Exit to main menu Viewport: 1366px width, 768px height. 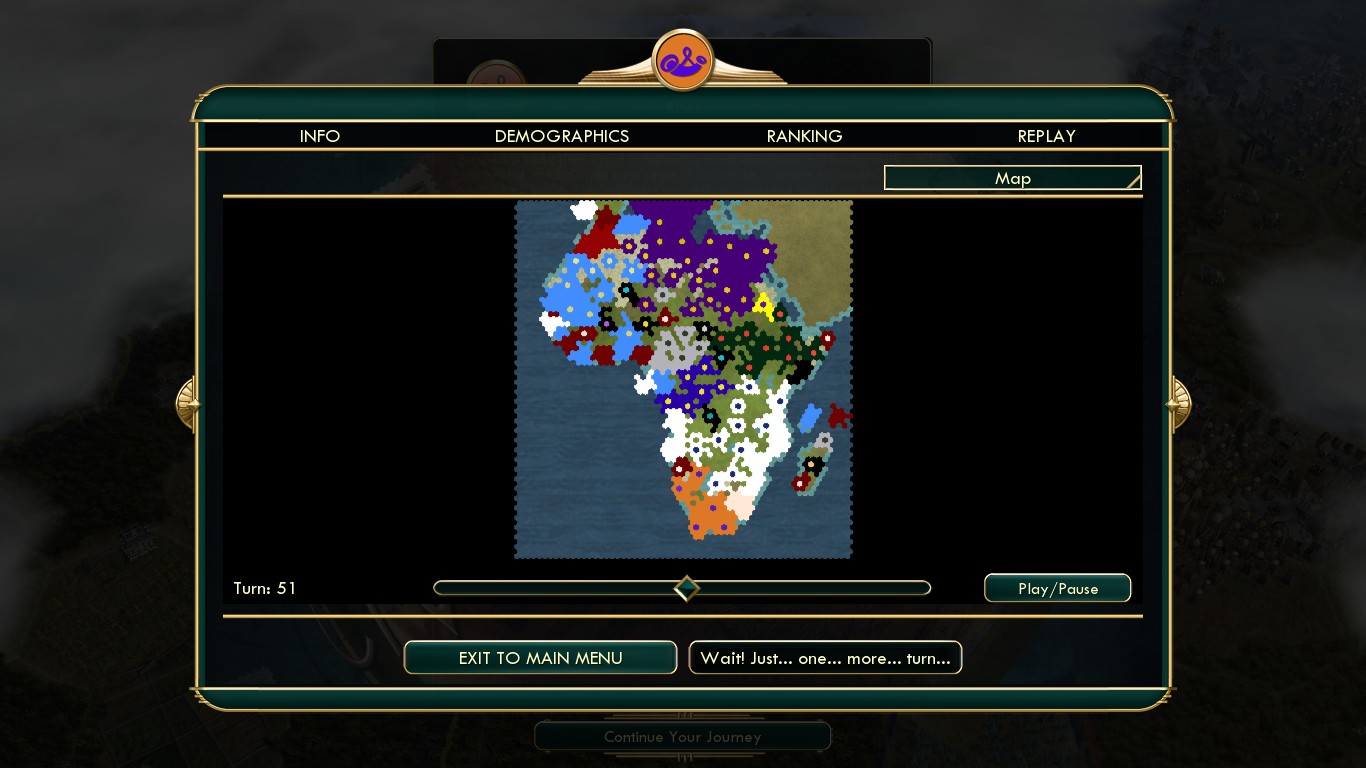click(x=540, y=658)
